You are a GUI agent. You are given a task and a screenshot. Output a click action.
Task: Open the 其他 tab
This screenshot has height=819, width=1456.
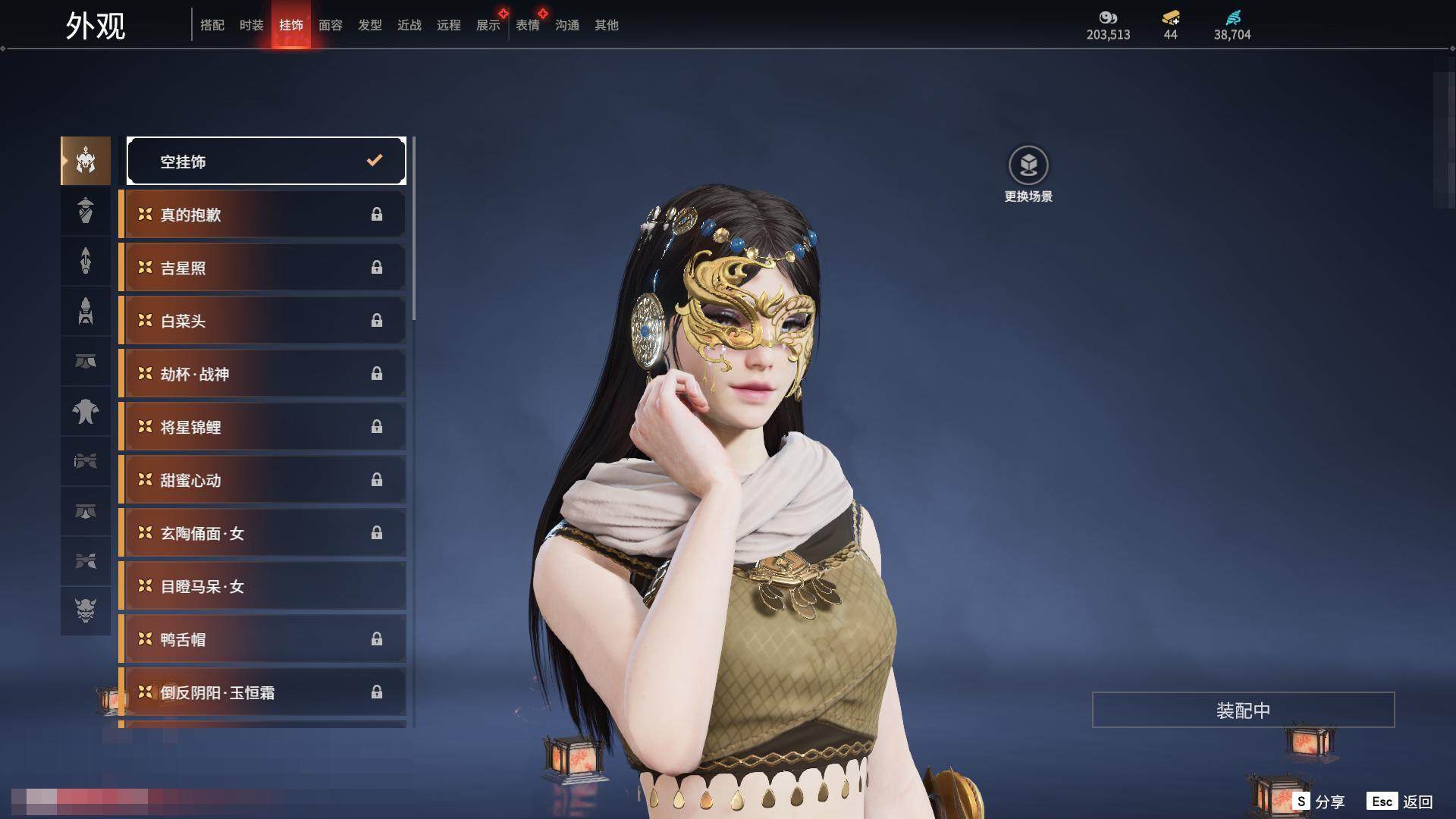[606, 25]
